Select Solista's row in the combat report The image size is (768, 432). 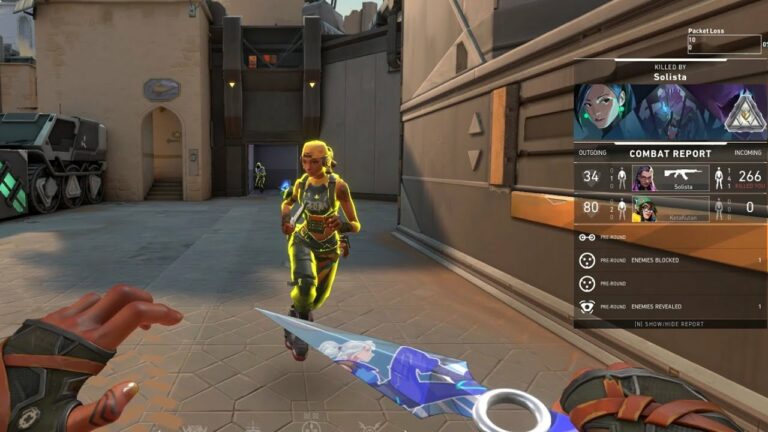[670, 178]
